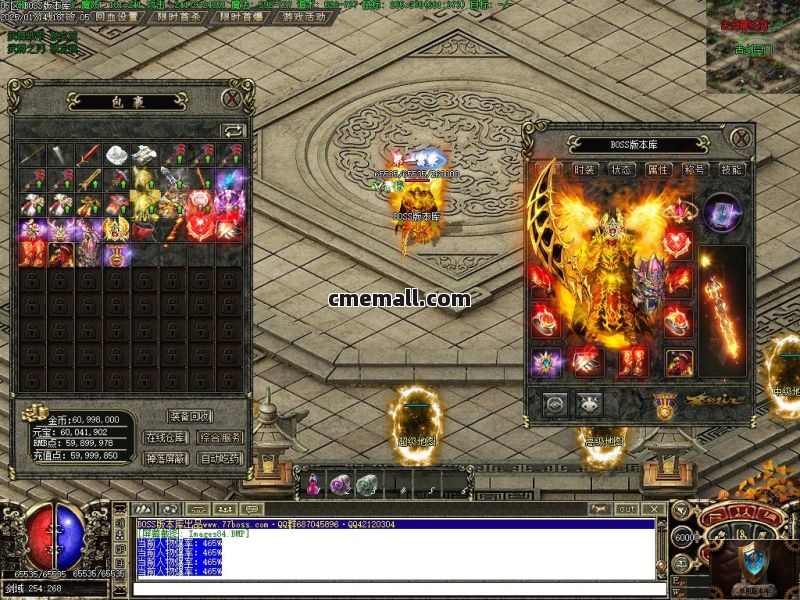Open the 综合服务 services menu

click(220, 437)
